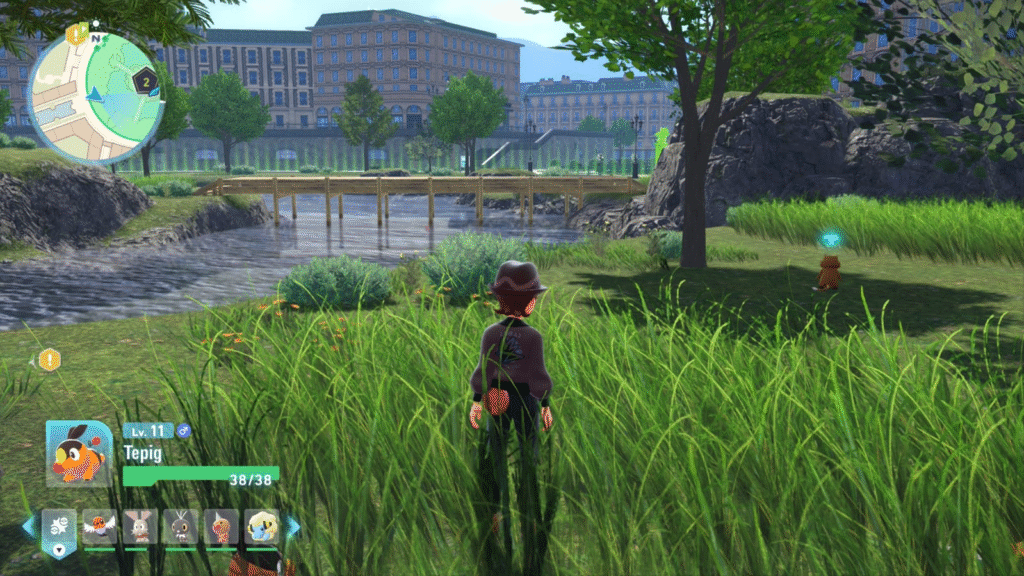This screenshot has height=576, width=1024.
Task: Click the orange exclamation quest indicator on the lawn
Action: 50,359
